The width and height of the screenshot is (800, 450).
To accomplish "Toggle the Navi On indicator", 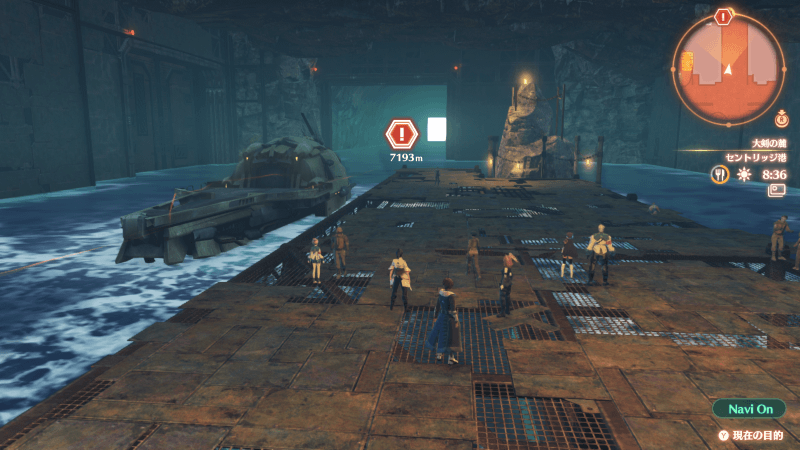I will tap(750, 410).
